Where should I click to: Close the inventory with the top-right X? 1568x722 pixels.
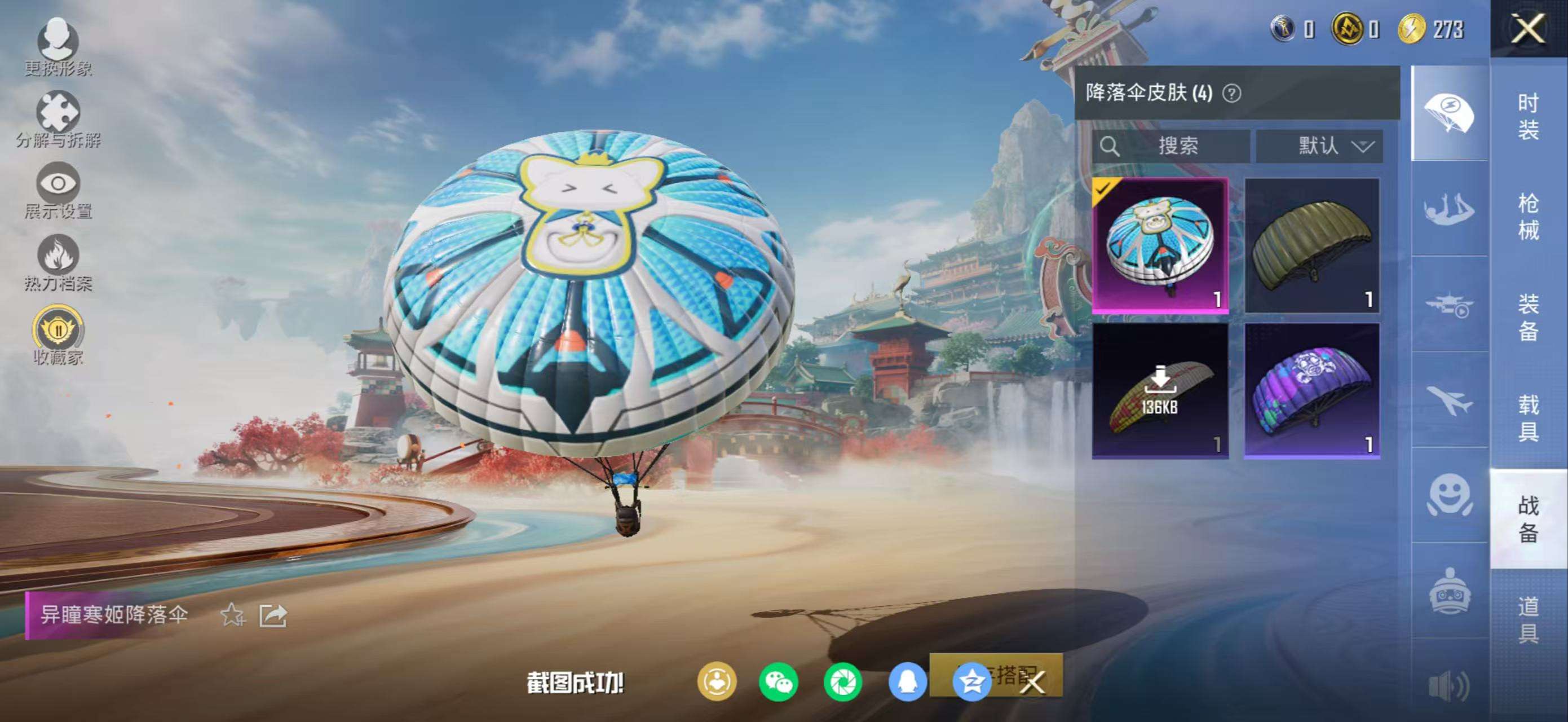click(x=1528, y=29)
